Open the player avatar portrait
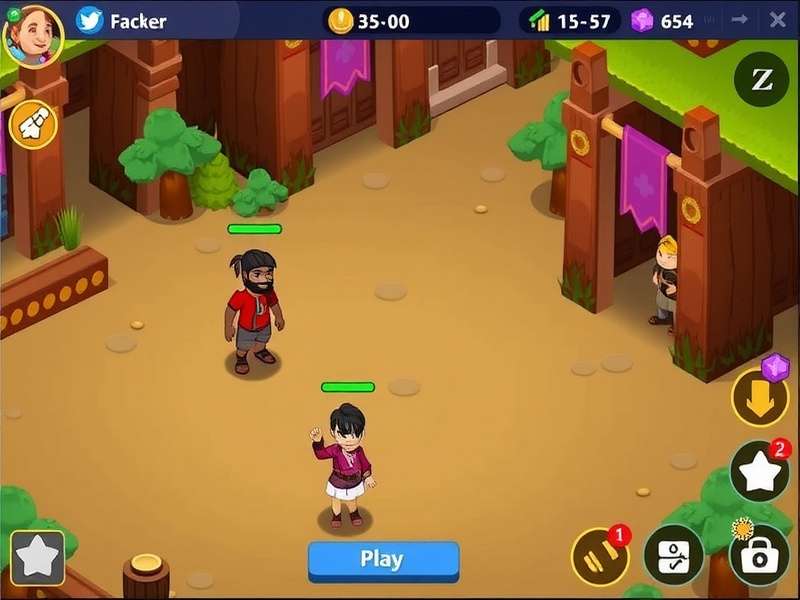The height and width of the screenshot is (600, 800). (x=33, y=35)
